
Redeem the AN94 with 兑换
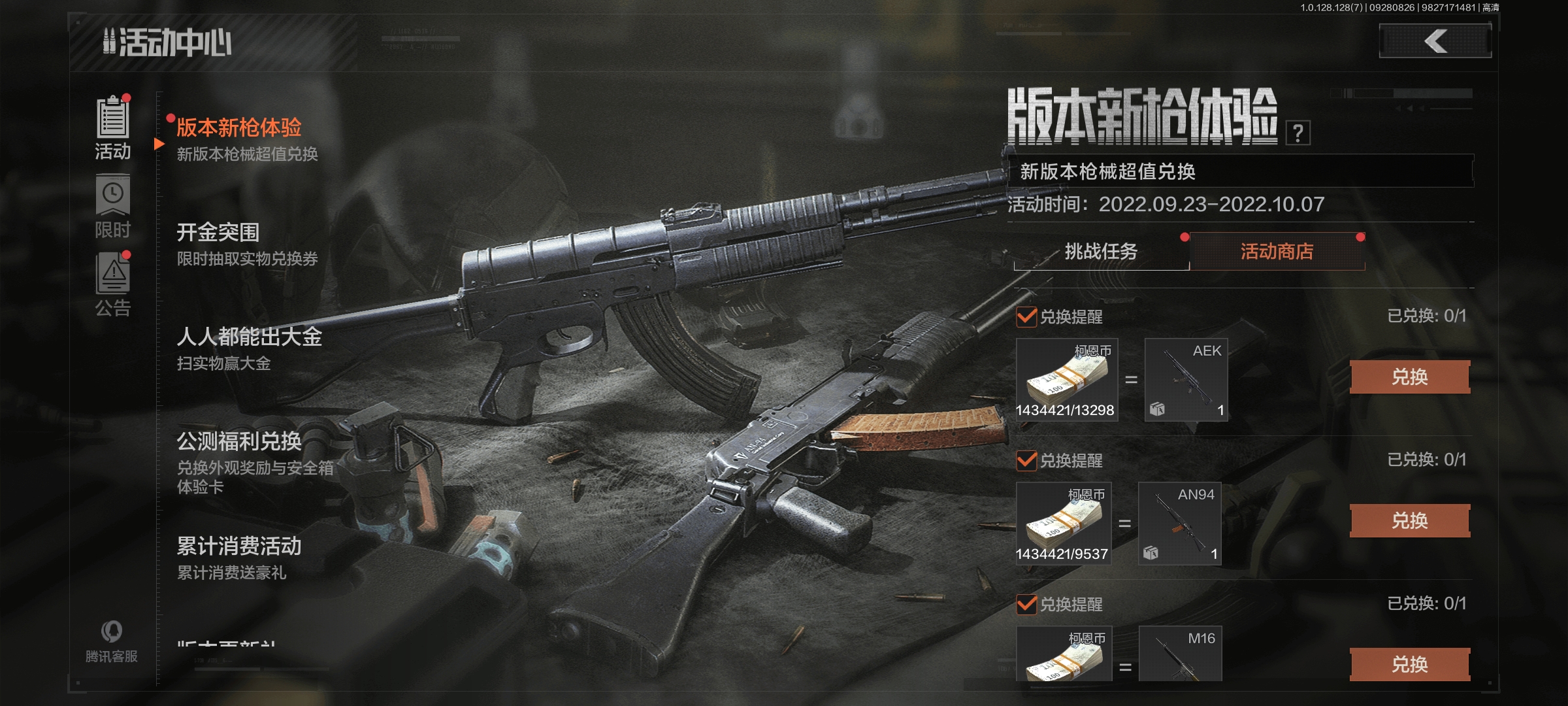pyautogui.click(x=1409, y=521)
